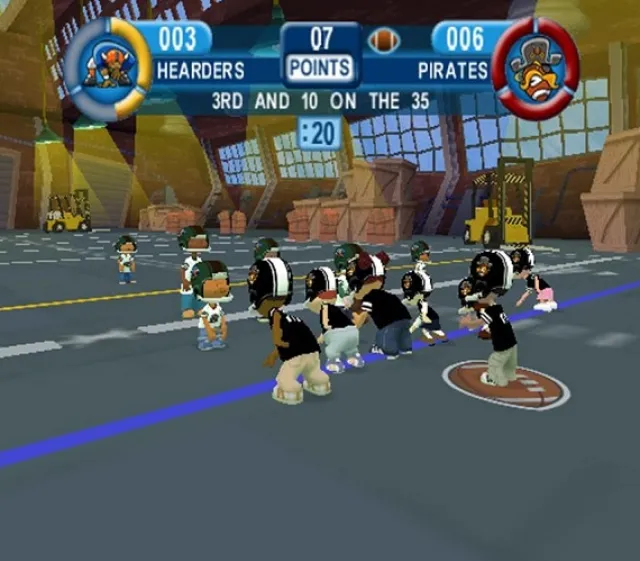Screen dimensions: 640x561
Task: Click the football possession icon
Action: pyautogui.click(x=384, y=41)
